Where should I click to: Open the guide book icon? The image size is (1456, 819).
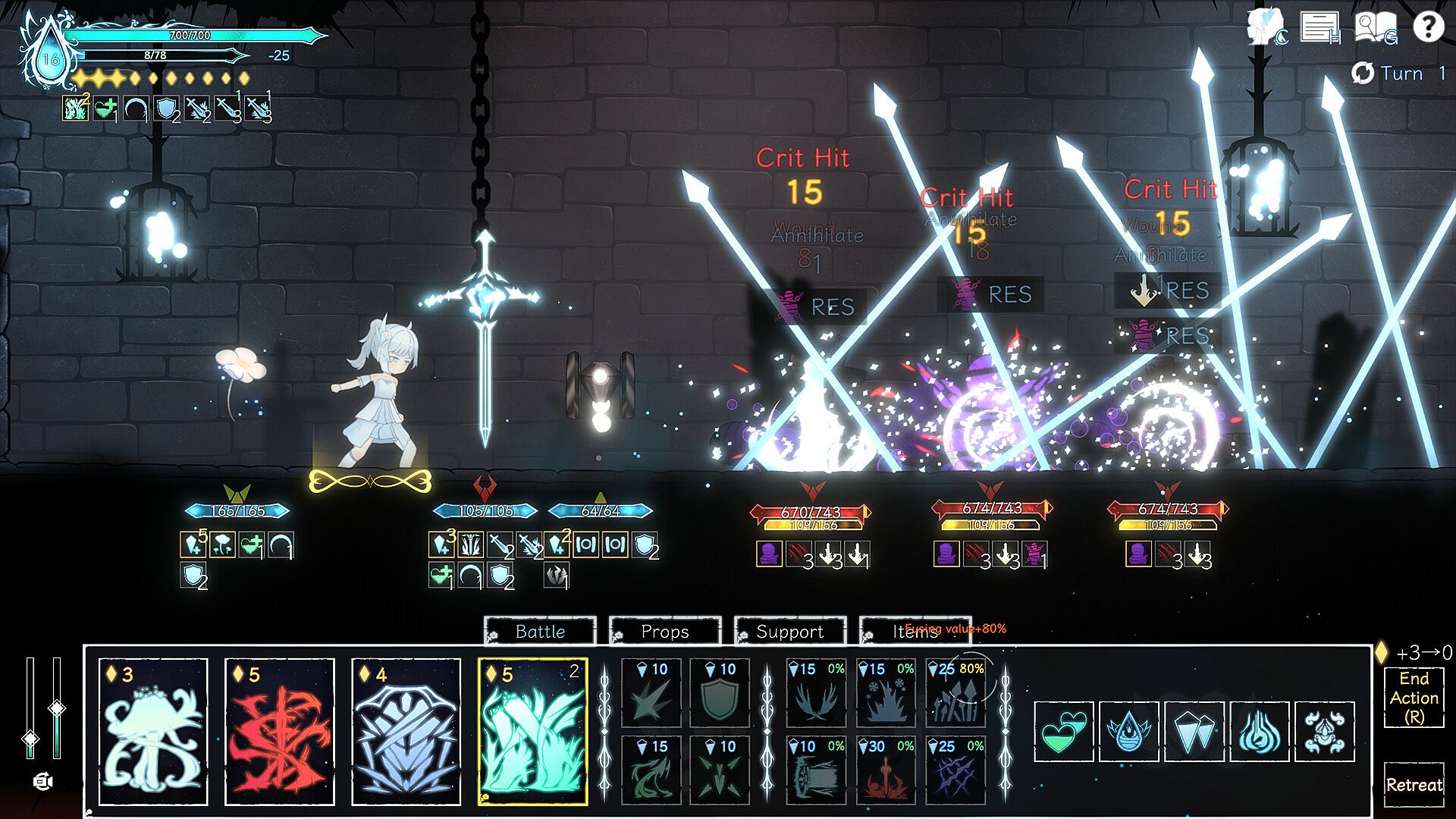tap(1375, 28)
